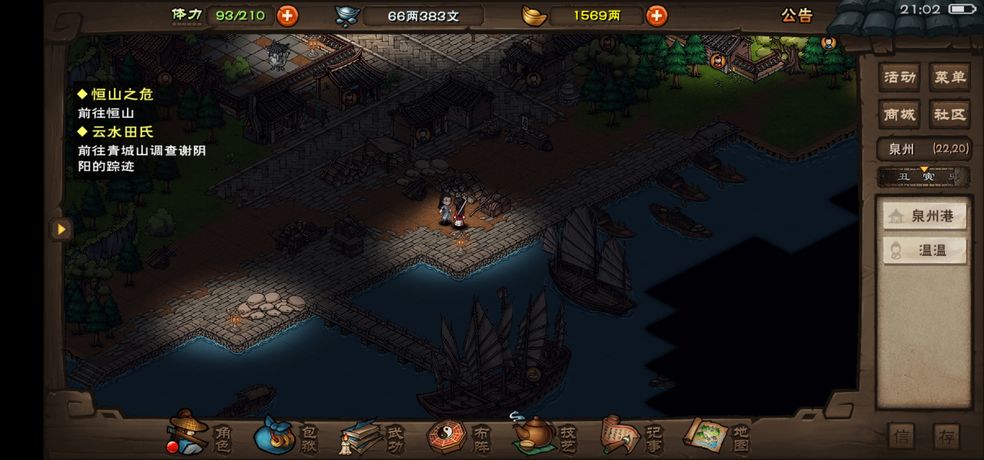Click the 存 save button
The height and width of the screenshot is (460, 984).
click(x=945, y=437)
